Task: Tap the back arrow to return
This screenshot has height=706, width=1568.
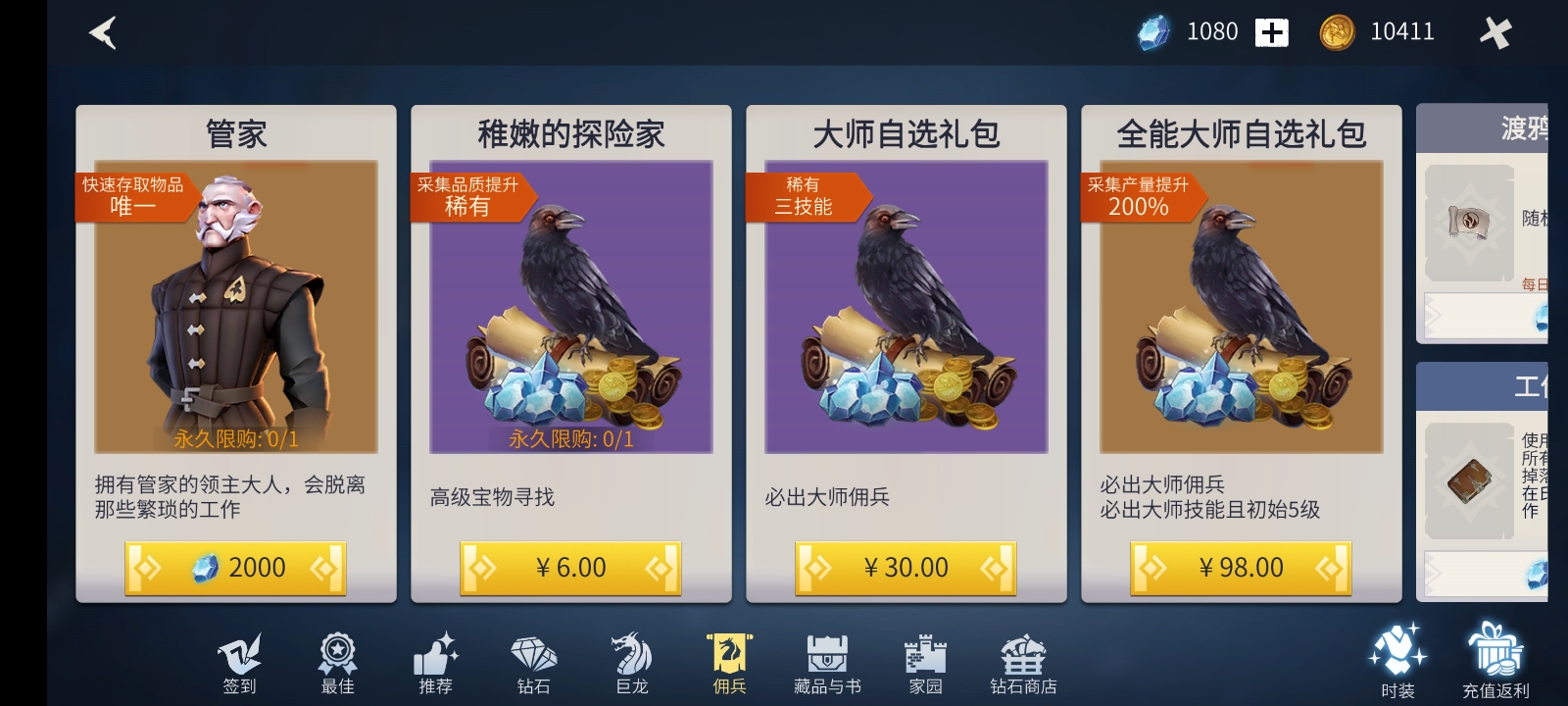Action: [104, 32]
